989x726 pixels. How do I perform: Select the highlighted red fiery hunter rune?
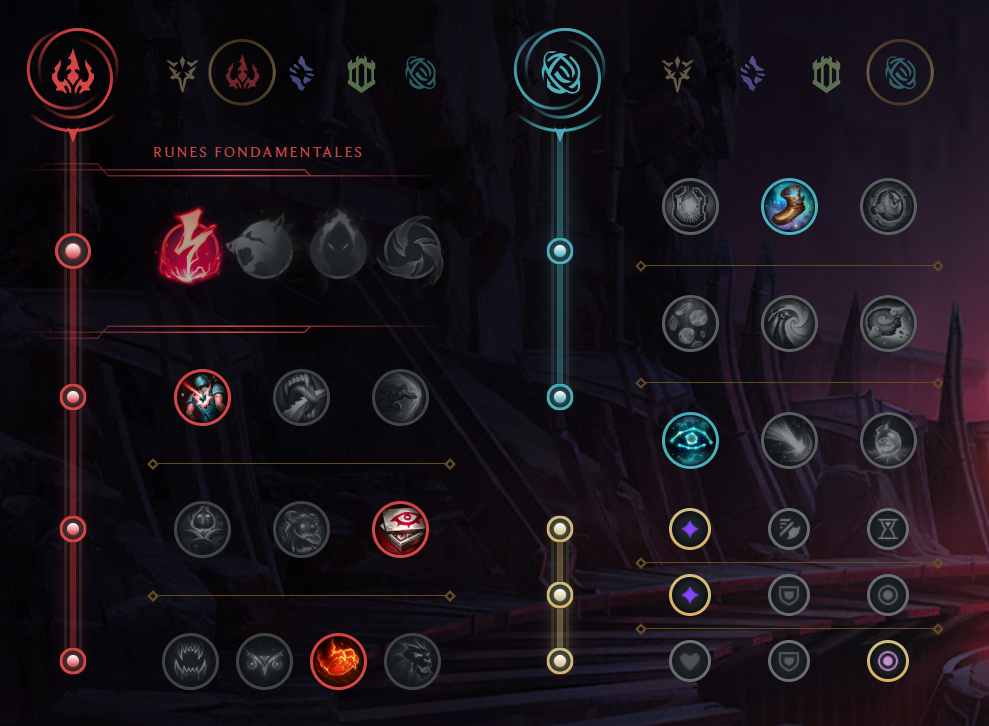tap(338, 661)
